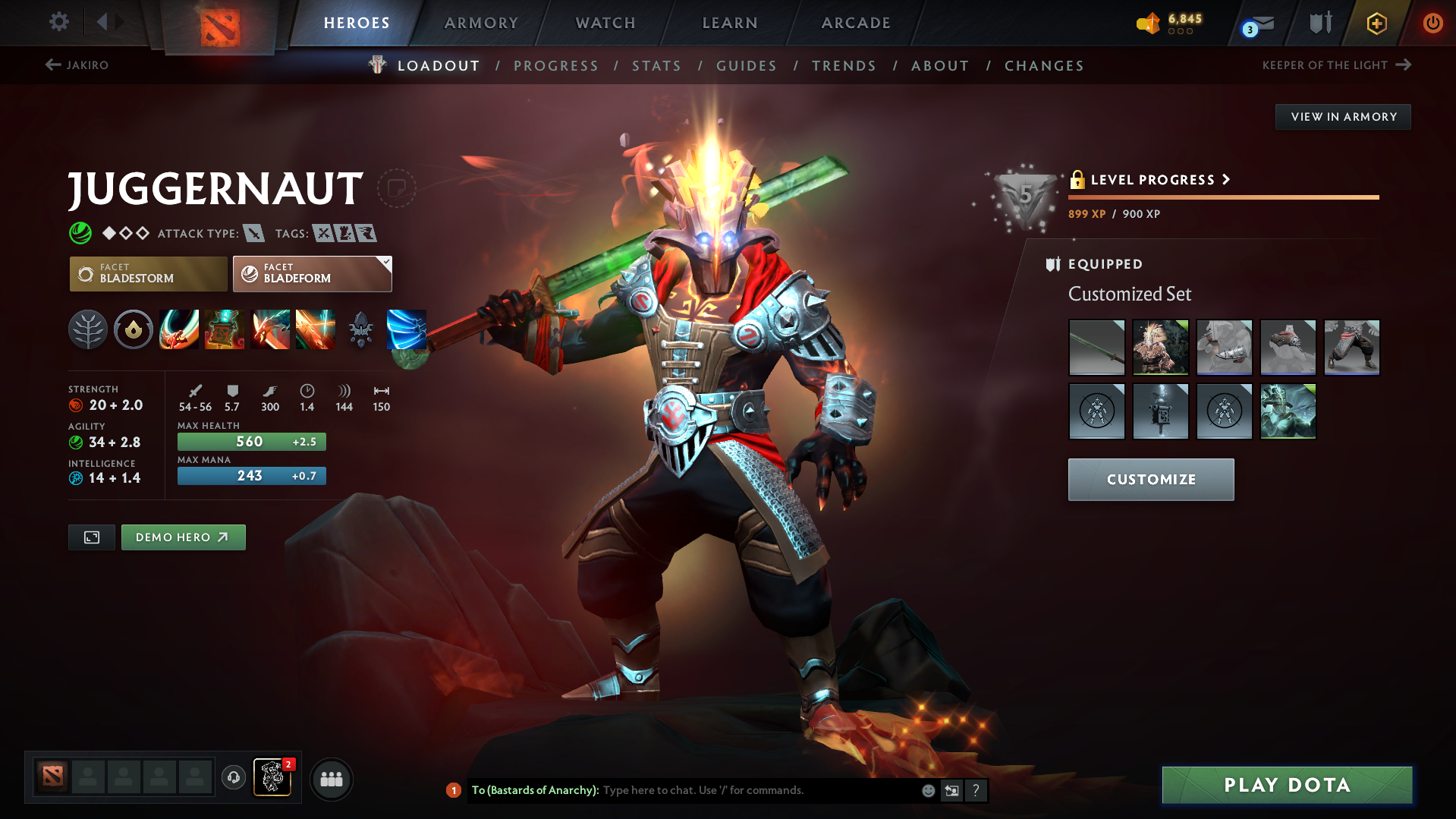This screenshot has width=1456, height=819.
Task: Switch to the Stats tab
Action: pyautogui.click(x=656, y=66)
